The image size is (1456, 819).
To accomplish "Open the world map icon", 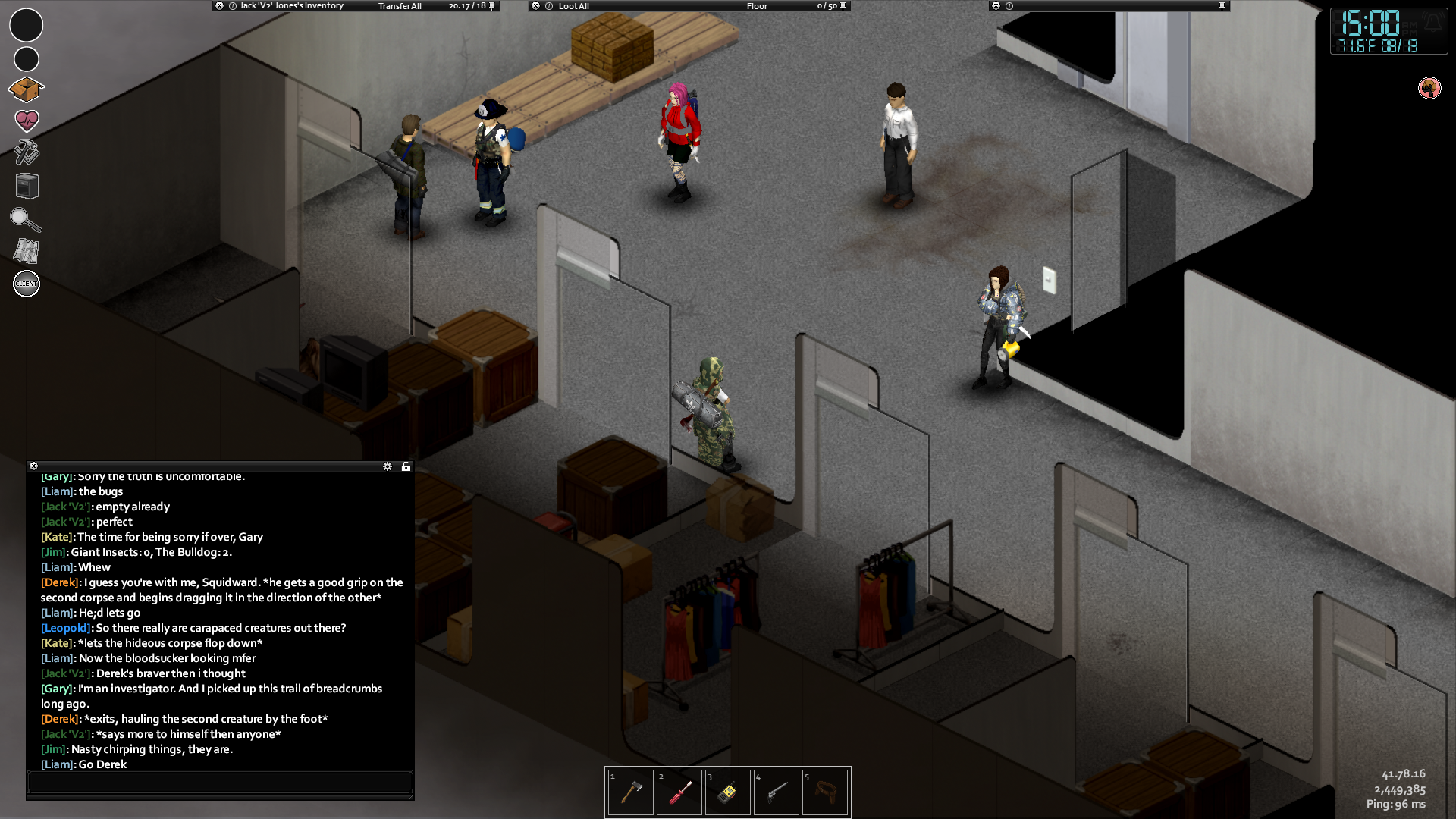I will tap(27, 251).
